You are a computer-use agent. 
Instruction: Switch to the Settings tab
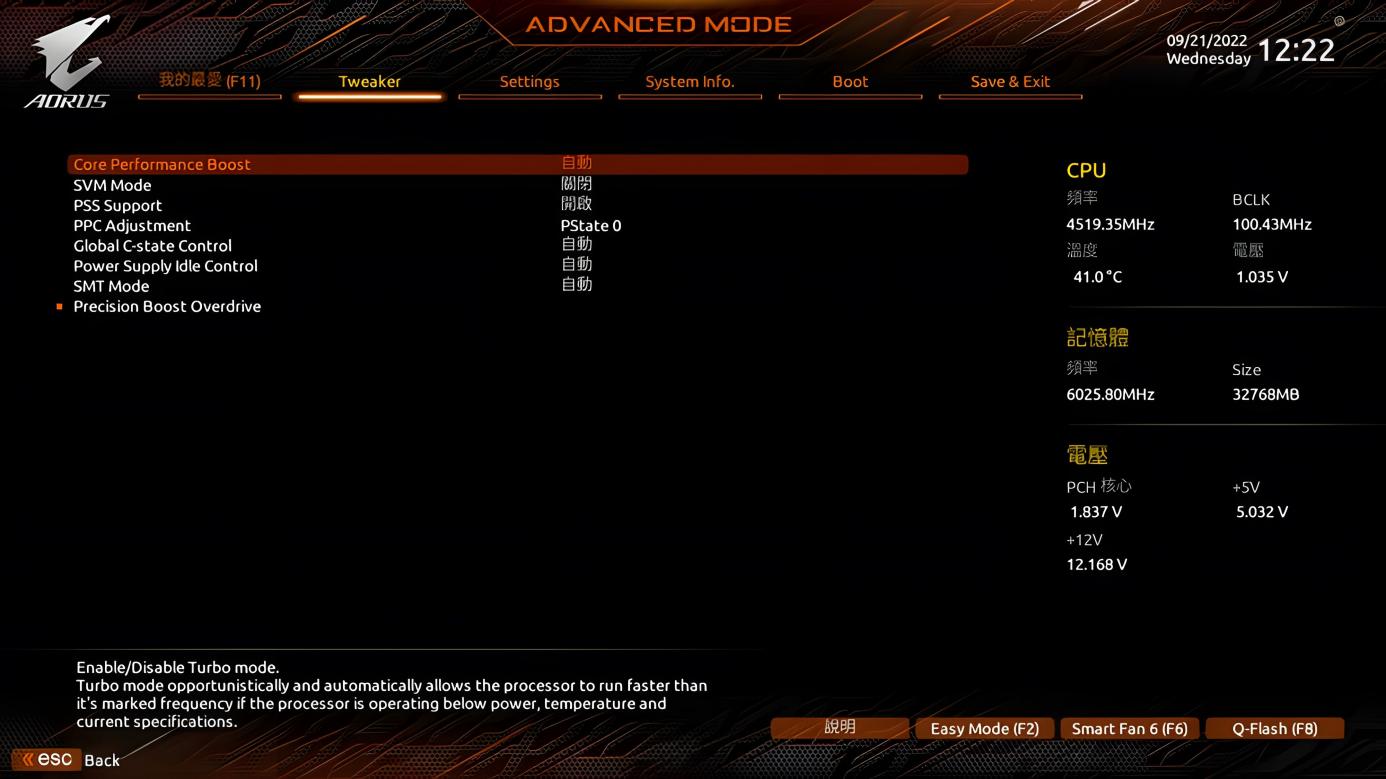coord(530,82)
